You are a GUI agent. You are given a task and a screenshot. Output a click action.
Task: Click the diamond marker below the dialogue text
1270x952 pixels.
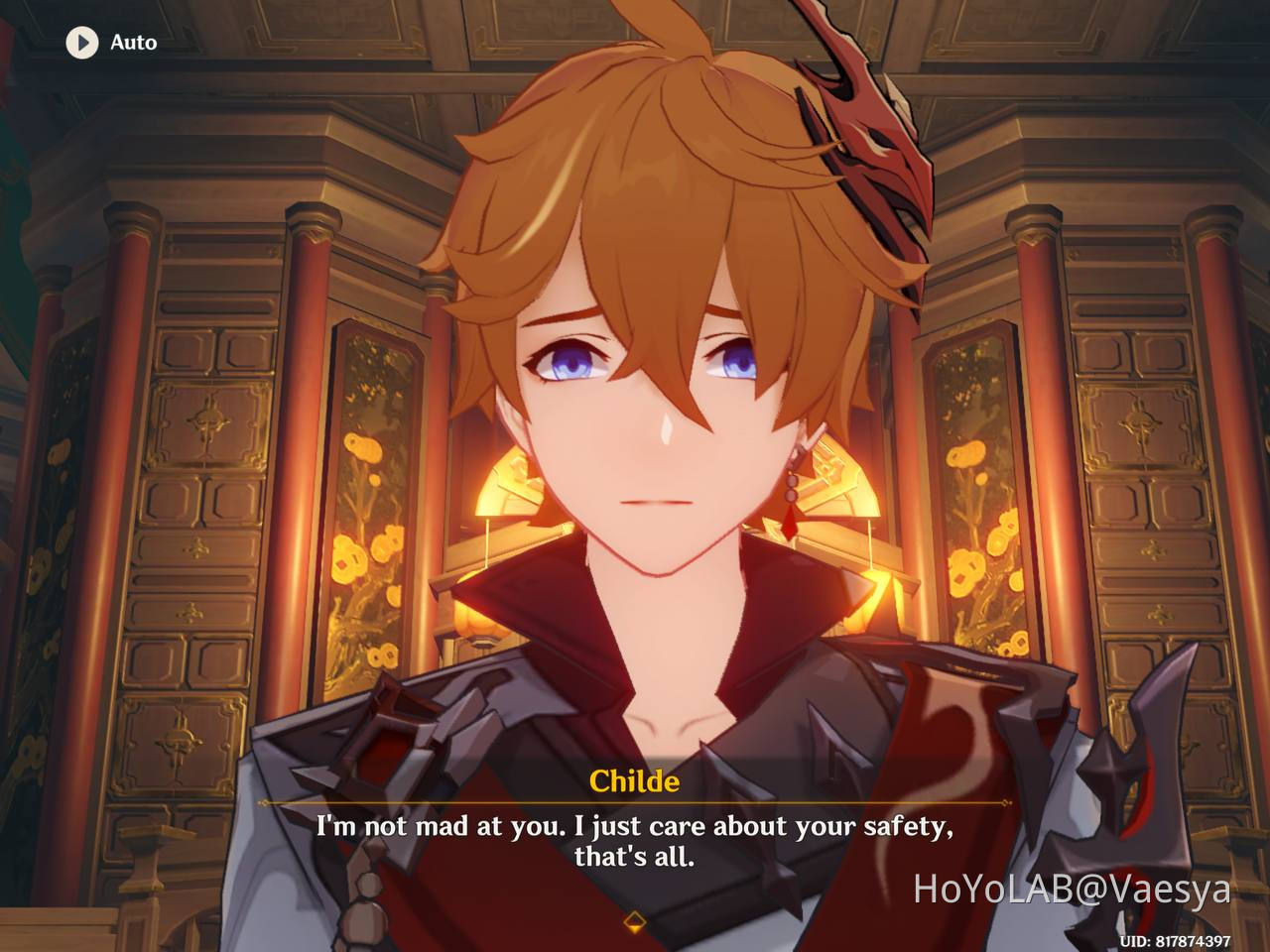(635, 920)
